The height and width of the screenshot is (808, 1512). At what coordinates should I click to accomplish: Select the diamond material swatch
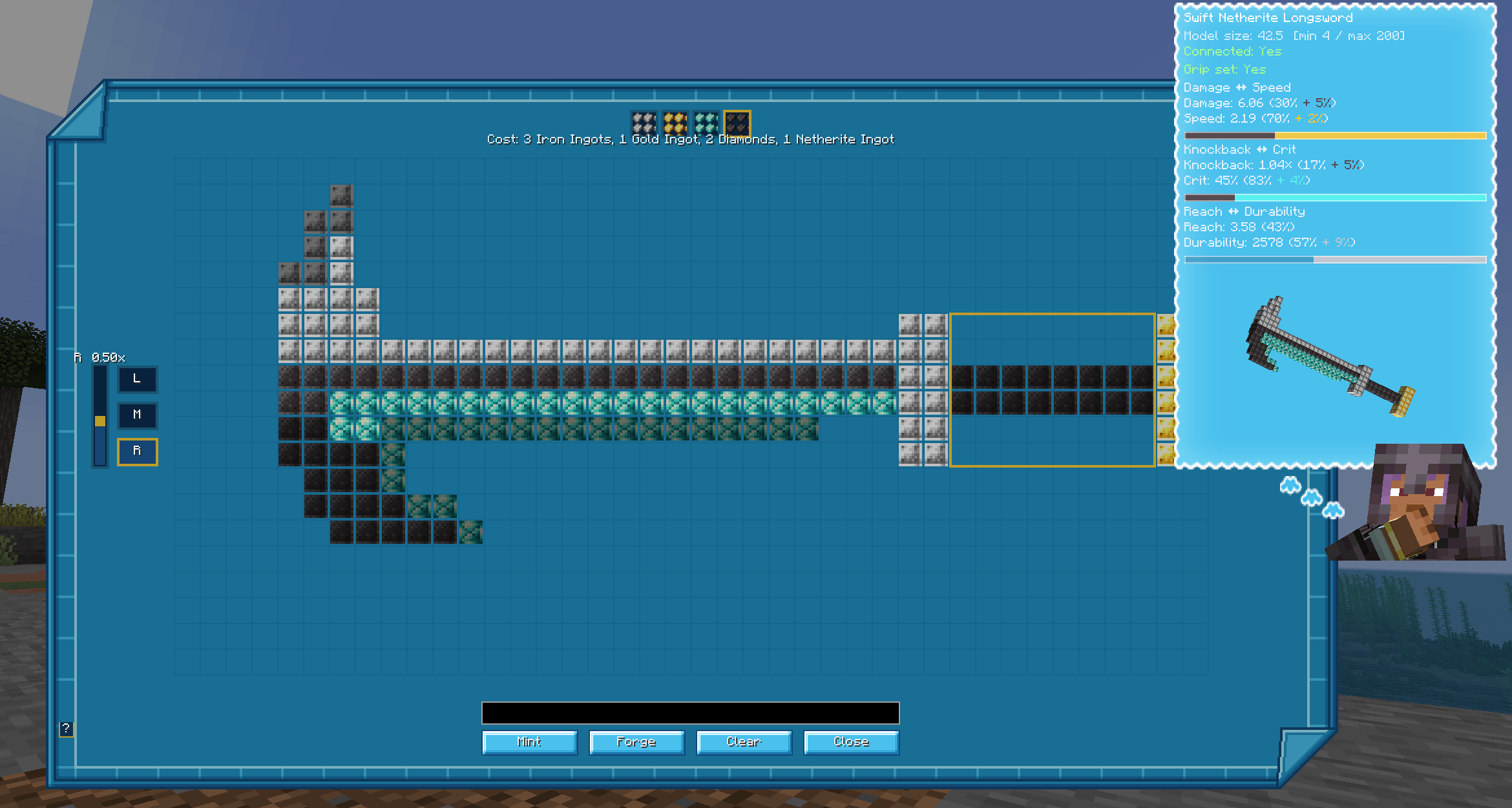[706, 123]
